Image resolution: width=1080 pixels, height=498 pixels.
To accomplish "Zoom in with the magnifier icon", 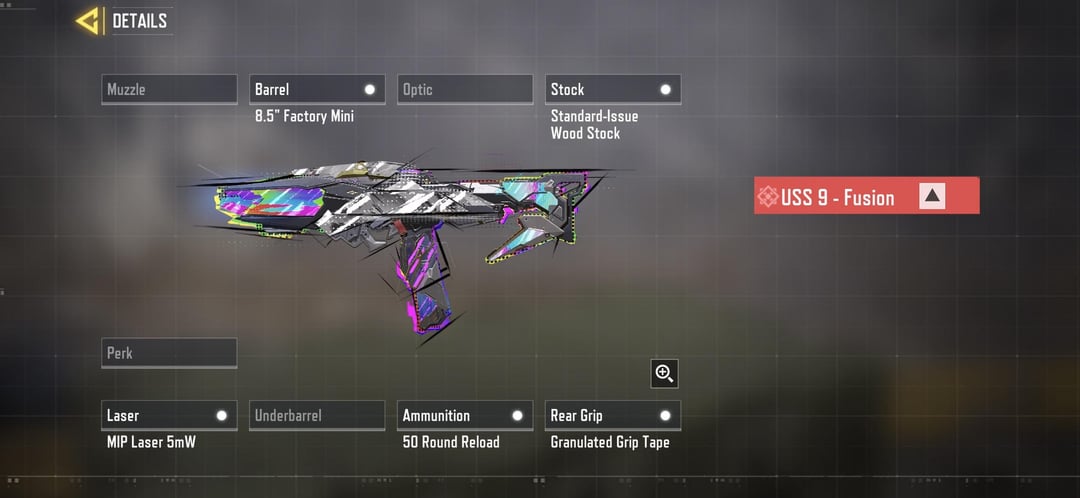I will coord(664,373).
